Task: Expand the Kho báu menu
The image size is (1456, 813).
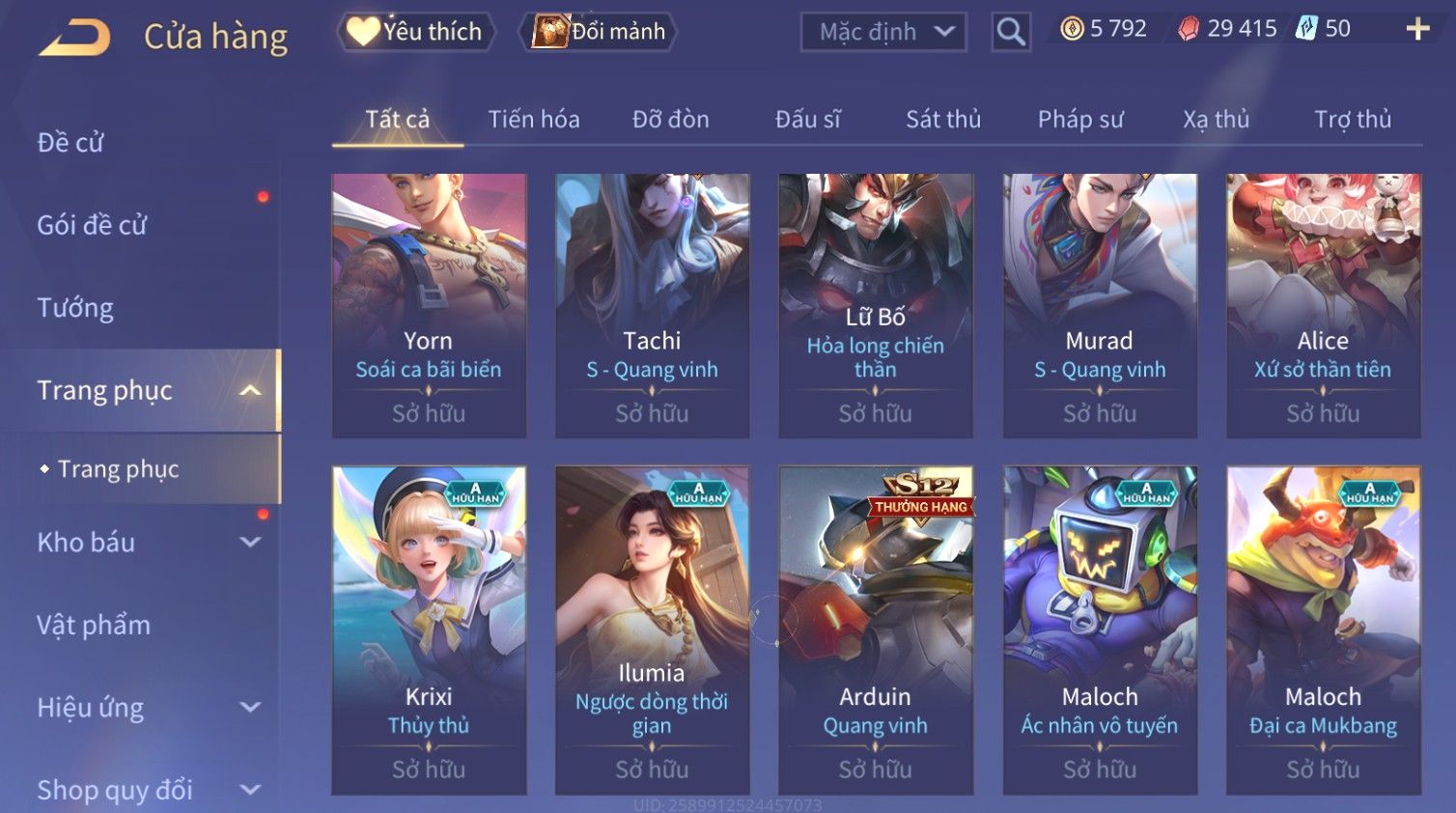Action: (x=145, y=543)
